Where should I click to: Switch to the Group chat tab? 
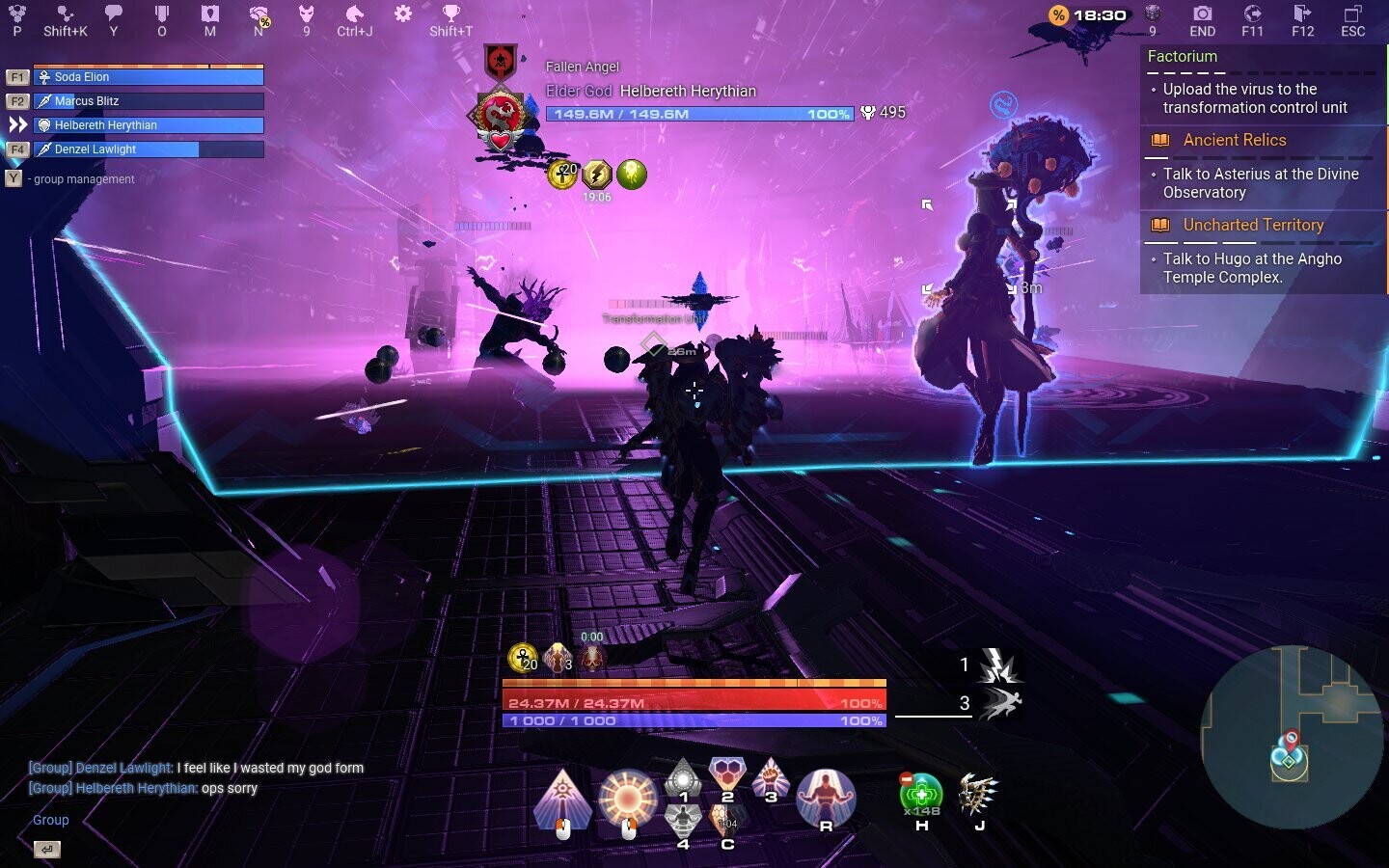point(49,820)
